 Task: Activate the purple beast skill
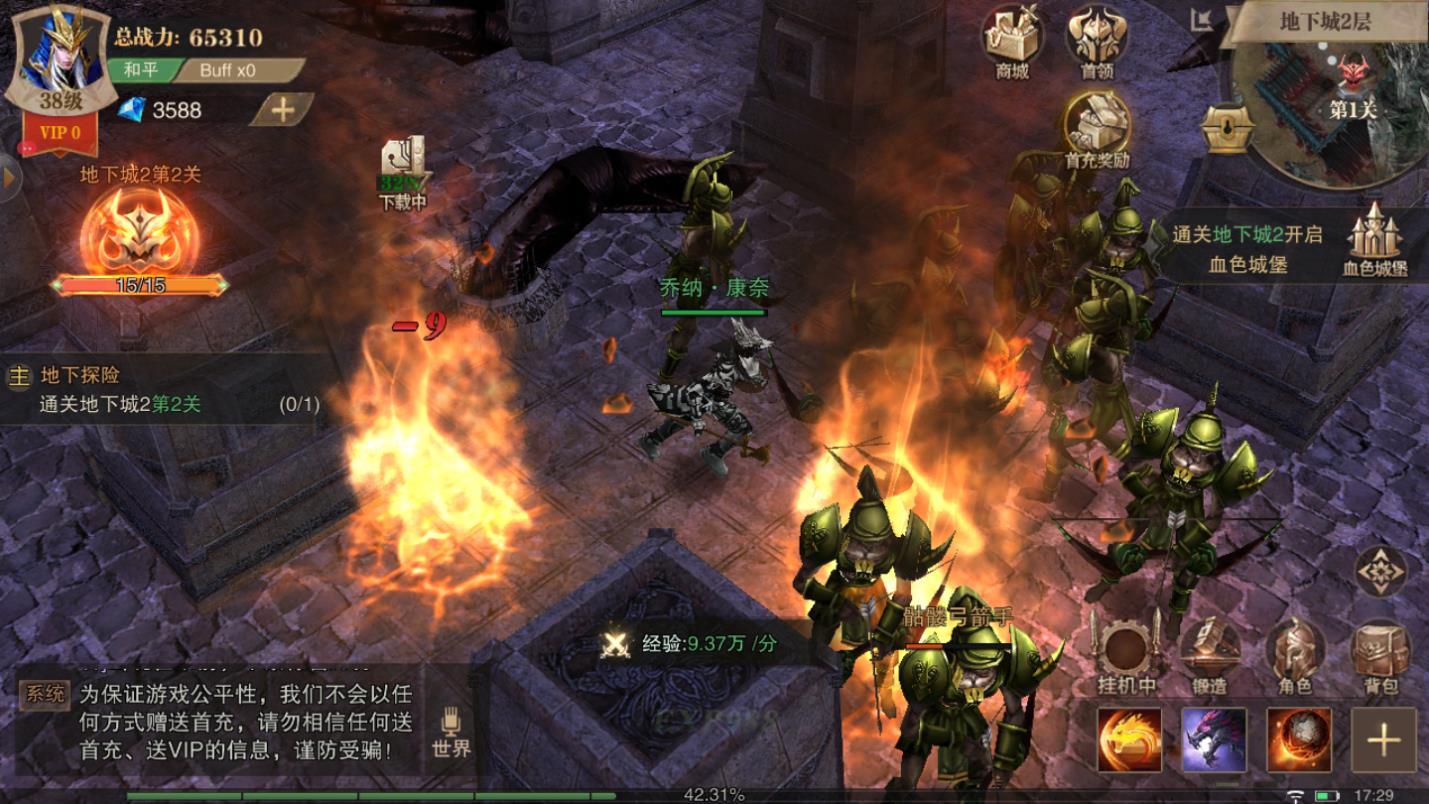click(1214, 740)
